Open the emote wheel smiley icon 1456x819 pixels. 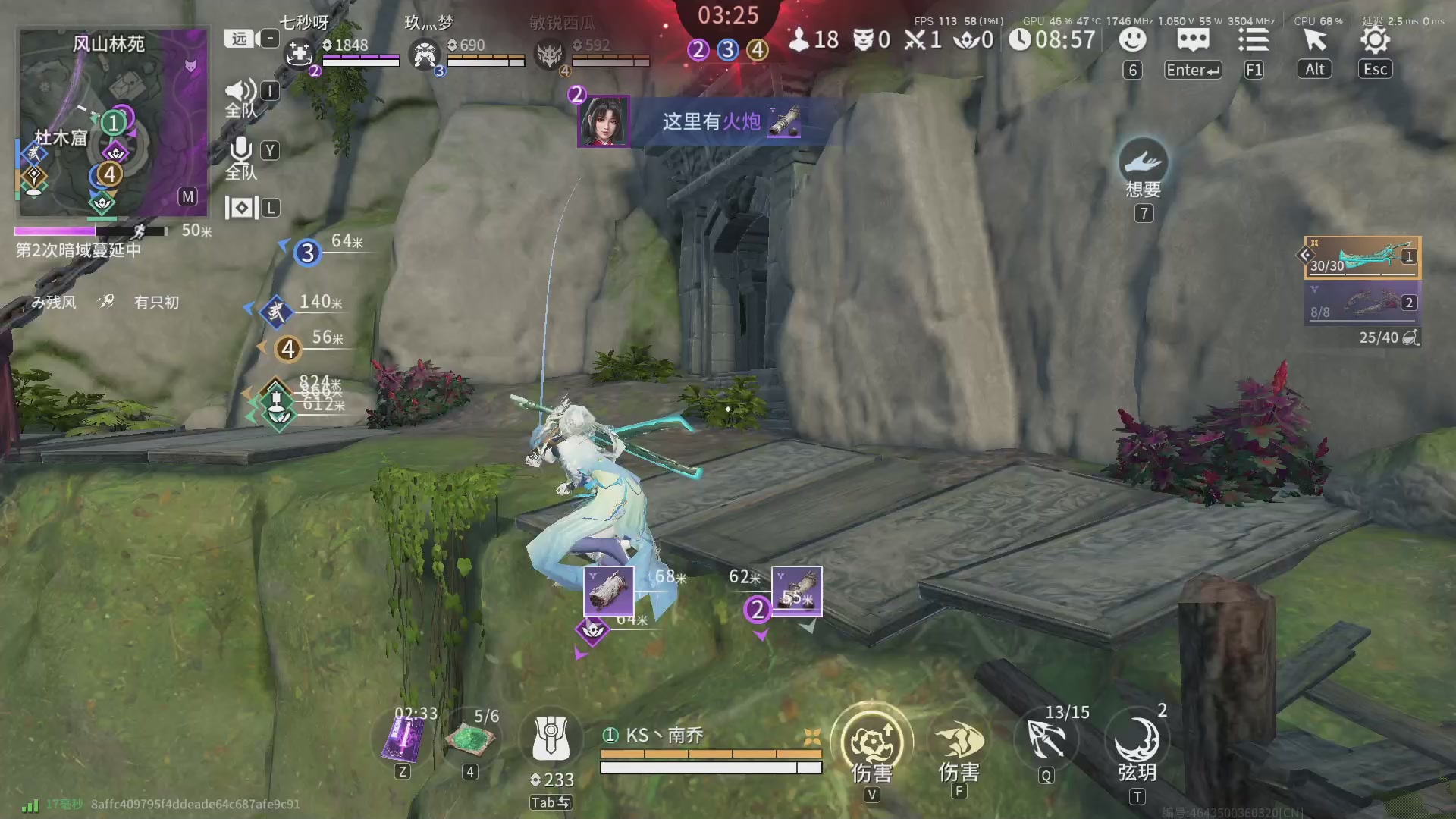(x=1132, y=41)
